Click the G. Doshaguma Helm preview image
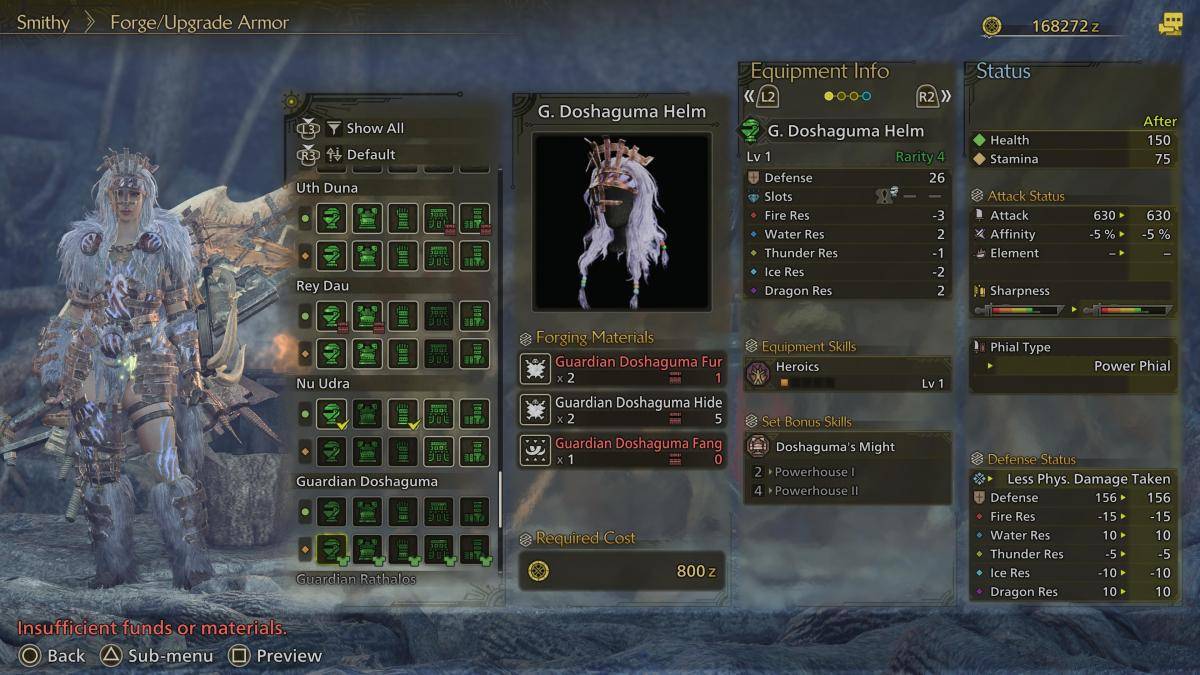 coord(621,221)
